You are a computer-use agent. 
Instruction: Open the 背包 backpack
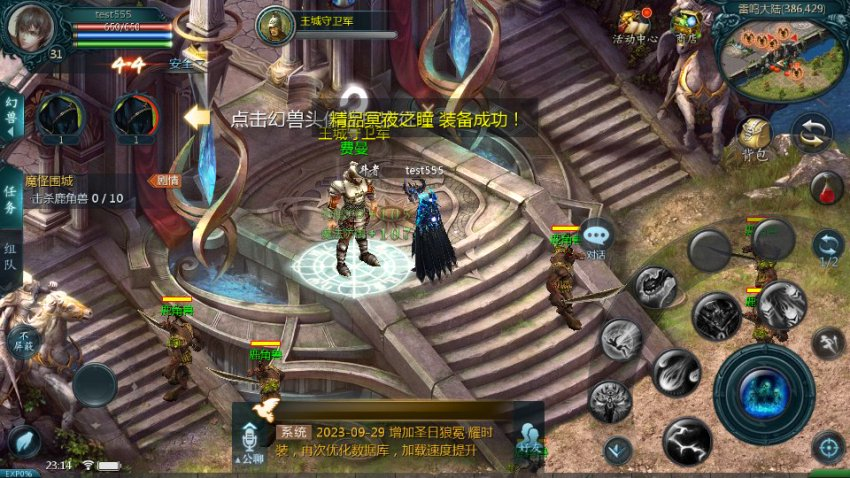click(753, 137)
